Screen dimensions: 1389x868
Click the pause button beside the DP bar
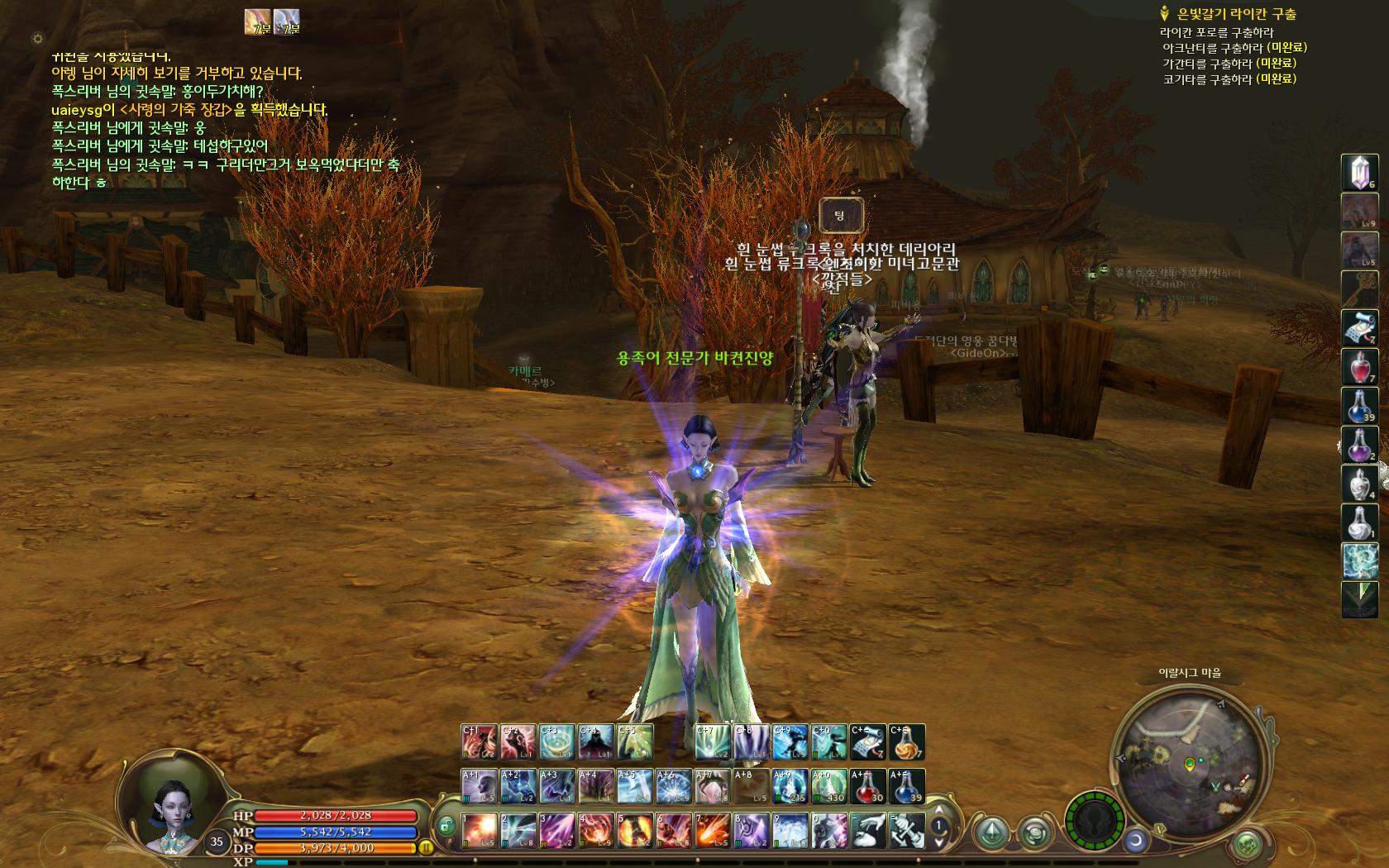click(x=427, y=847)
